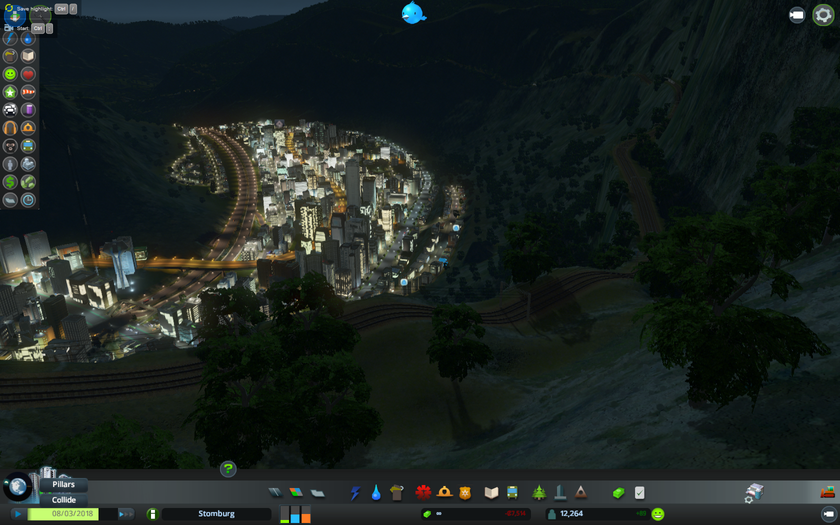Click the Pillars toggle button
The width and height of the screenshot is (840, 525).
(64, 484)
